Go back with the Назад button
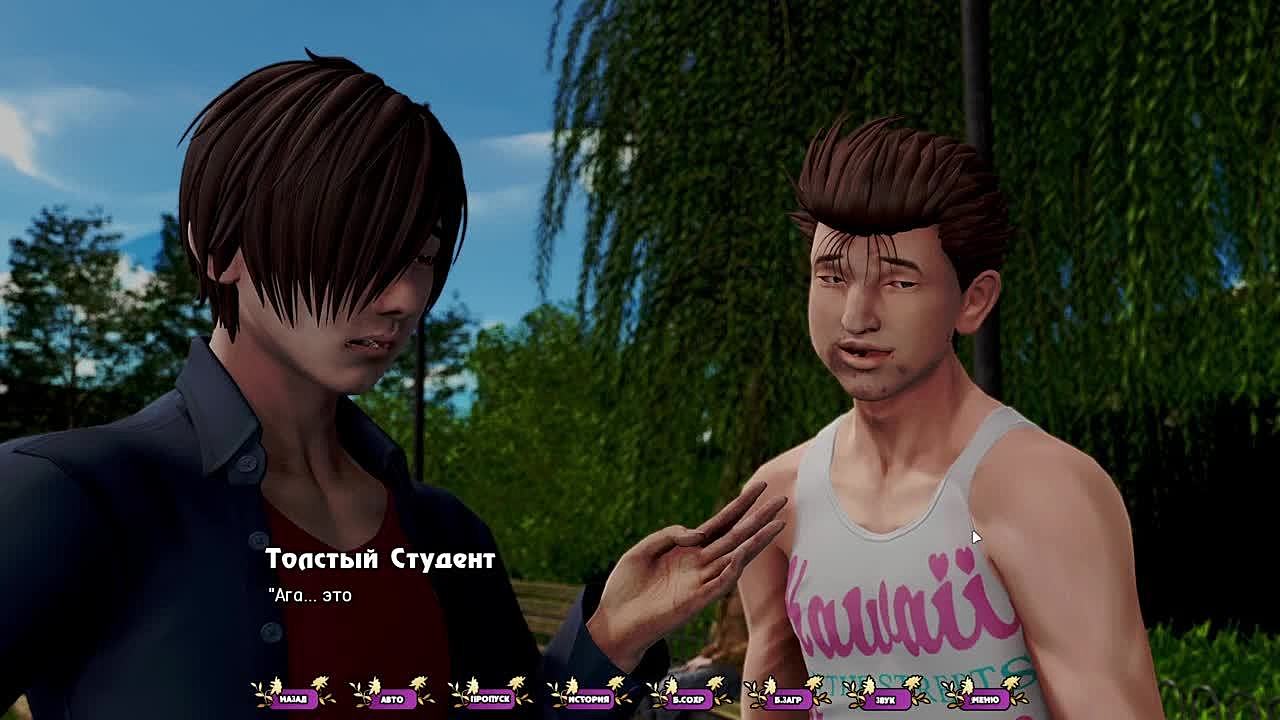The height and width of the screenshot is (720, 1280). tap(293, 698)
